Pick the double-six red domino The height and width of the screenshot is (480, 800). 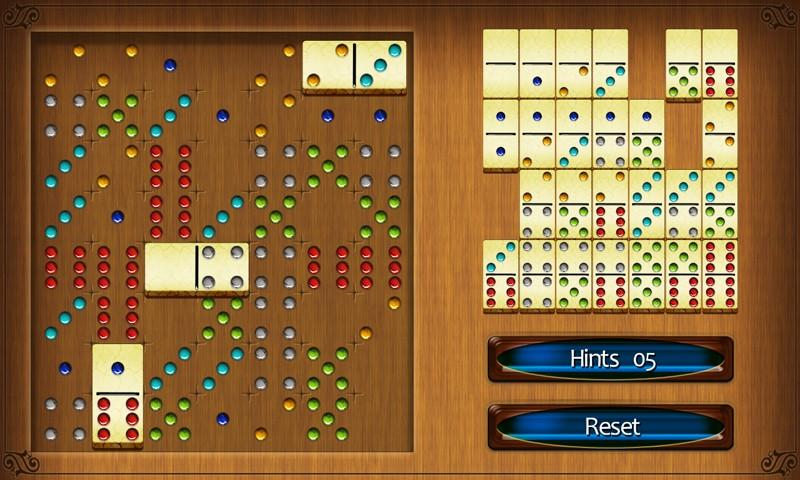(x=720, y=274)
